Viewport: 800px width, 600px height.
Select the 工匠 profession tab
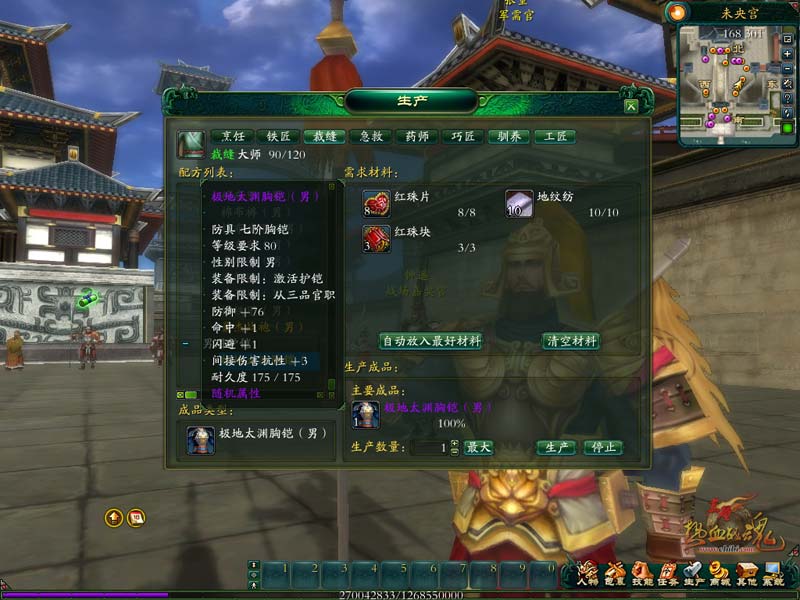tap(555, 137)
